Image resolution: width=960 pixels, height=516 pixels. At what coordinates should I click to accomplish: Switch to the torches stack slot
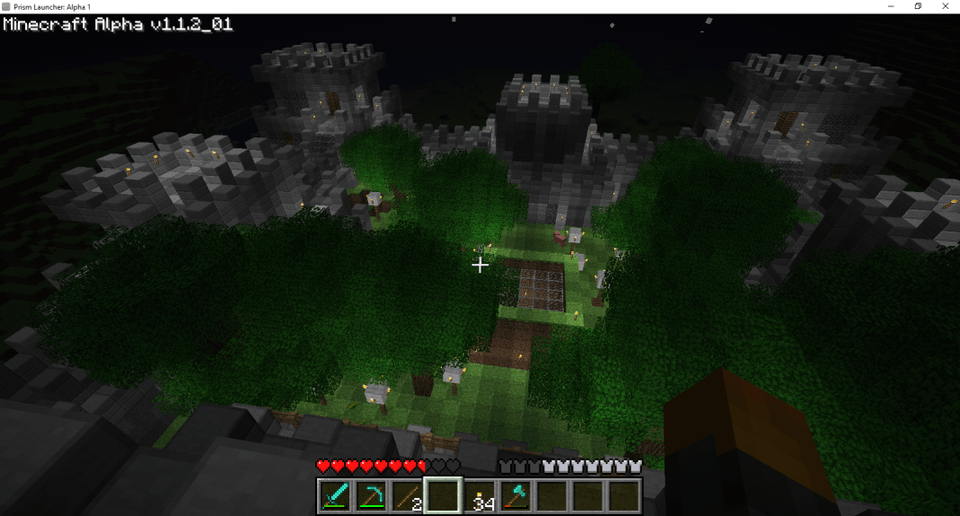tap(479, 495)
